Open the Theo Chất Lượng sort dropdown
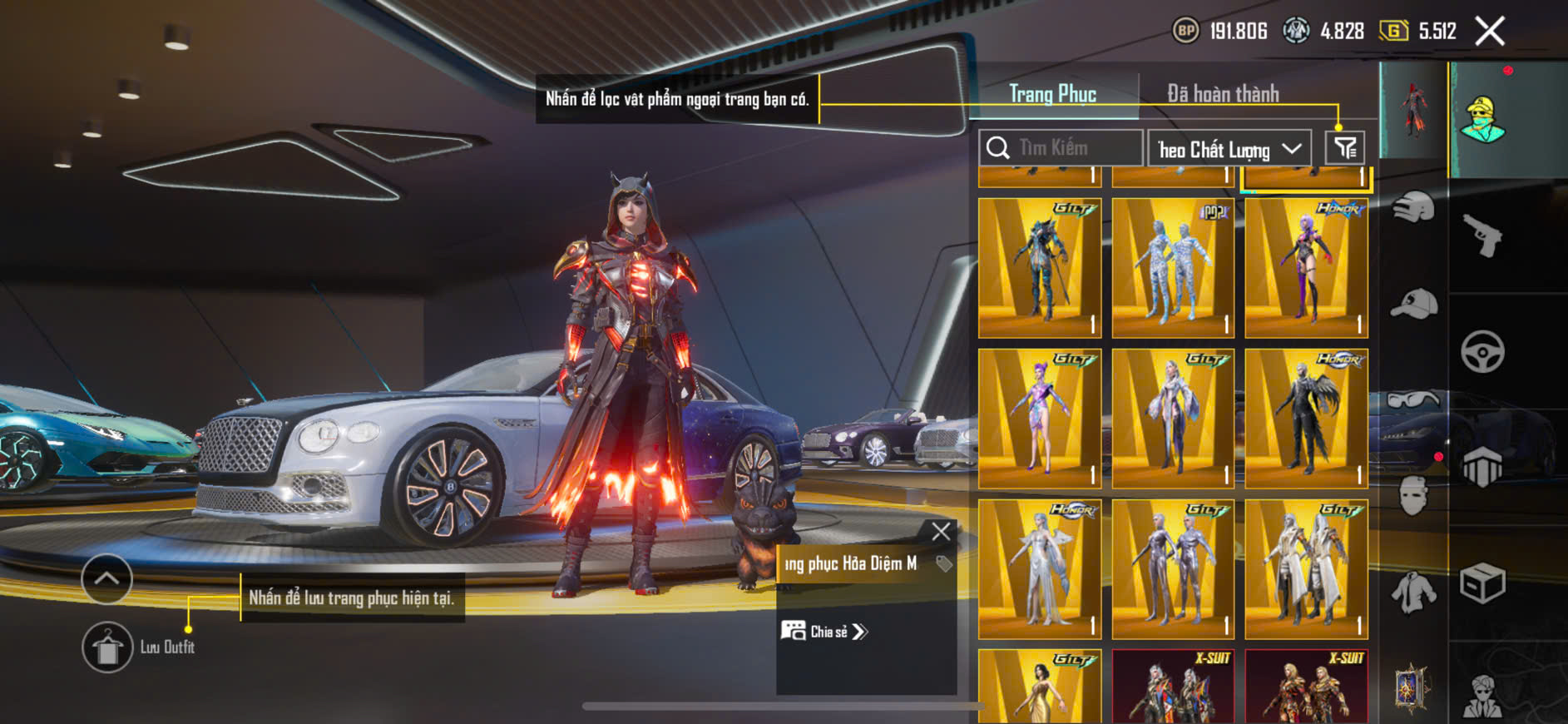This screenshot has height=724, width=1568. pyautogui.click(x=1229, y=149)
